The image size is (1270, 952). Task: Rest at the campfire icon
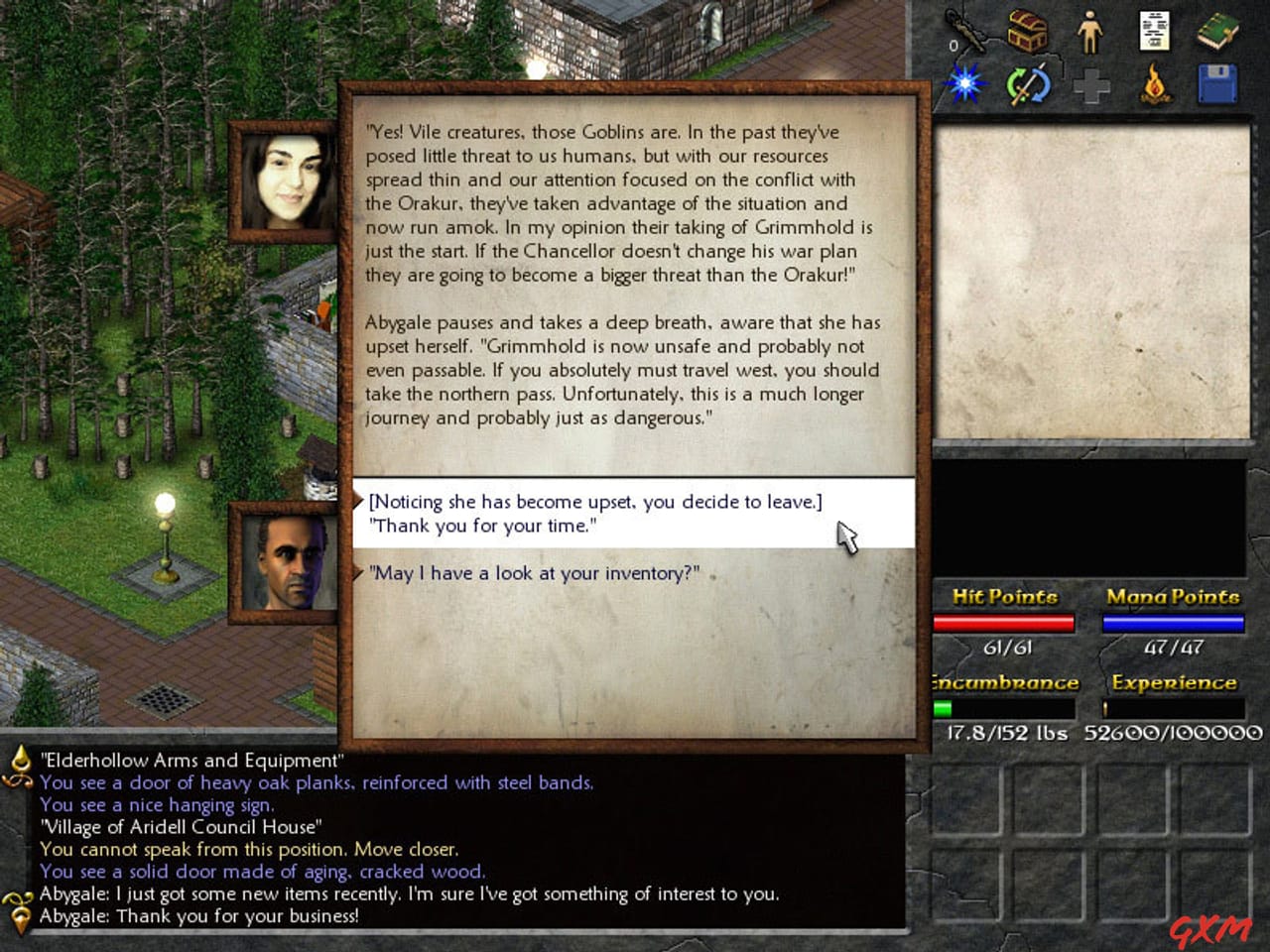[x=1153, y=83]
